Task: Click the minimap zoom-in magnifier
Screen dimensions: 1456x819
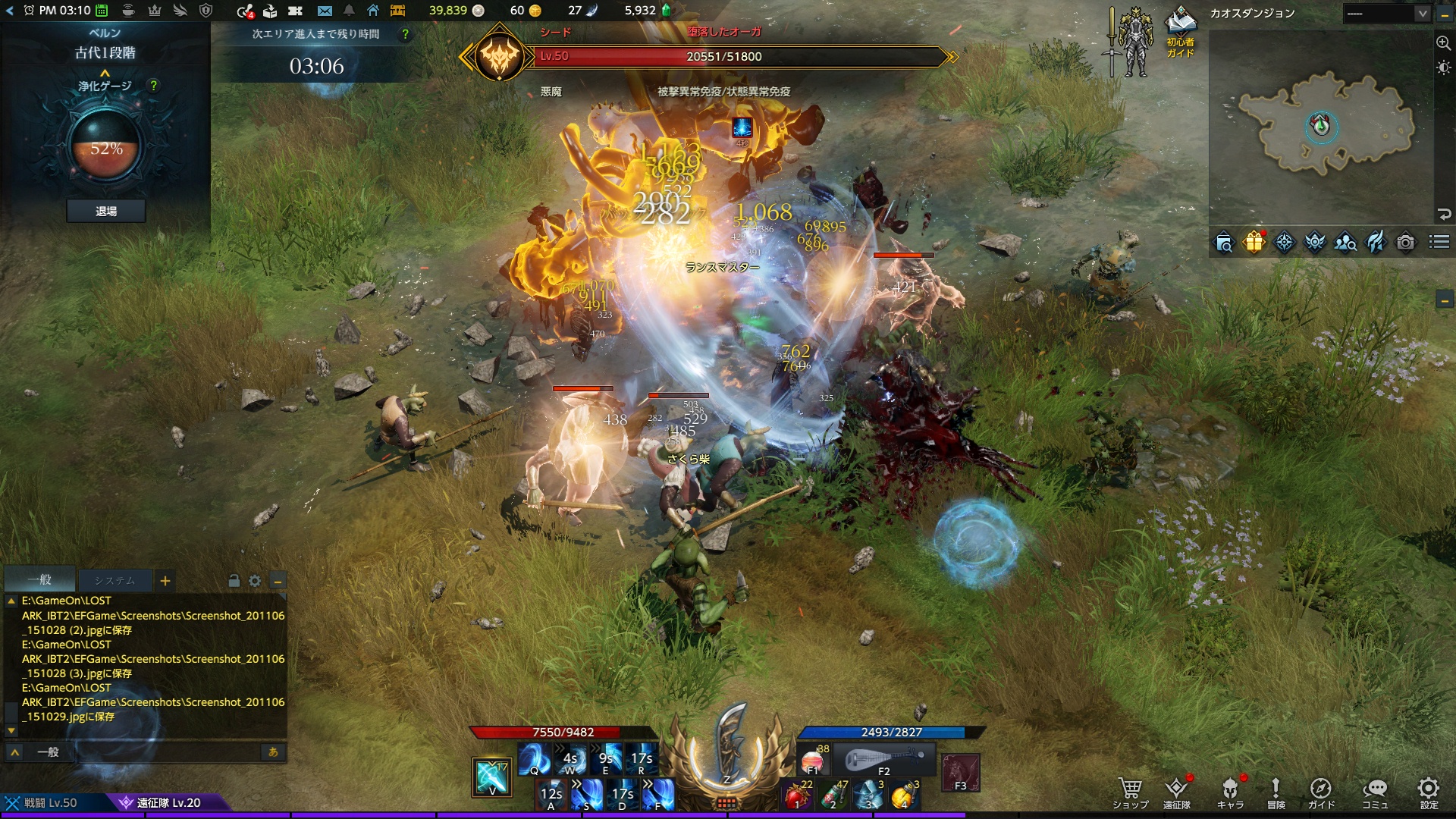Action: pos(1443,43)
